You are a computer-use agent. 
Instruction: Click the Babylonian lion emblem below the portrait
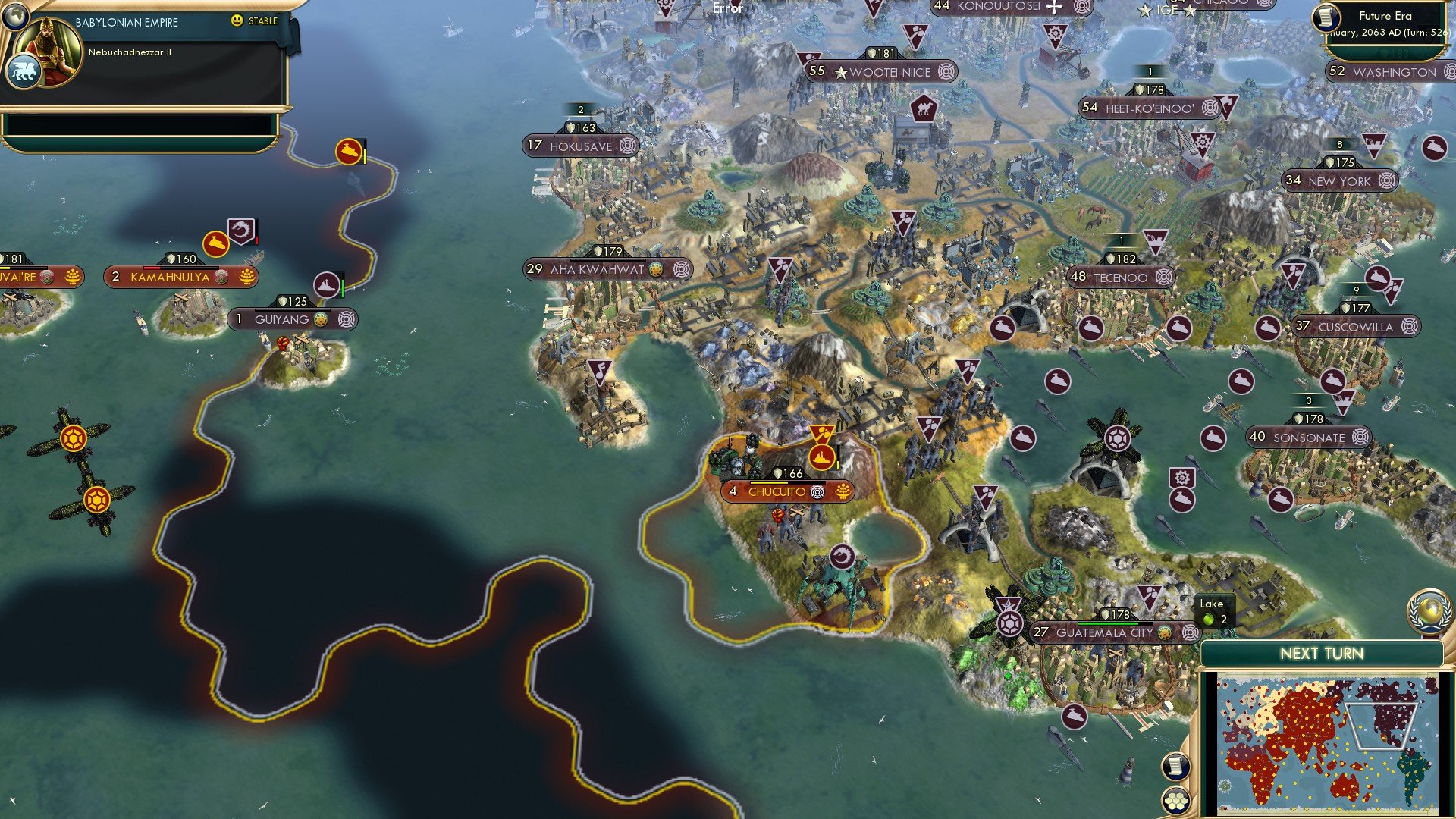(x=25, y=68)
